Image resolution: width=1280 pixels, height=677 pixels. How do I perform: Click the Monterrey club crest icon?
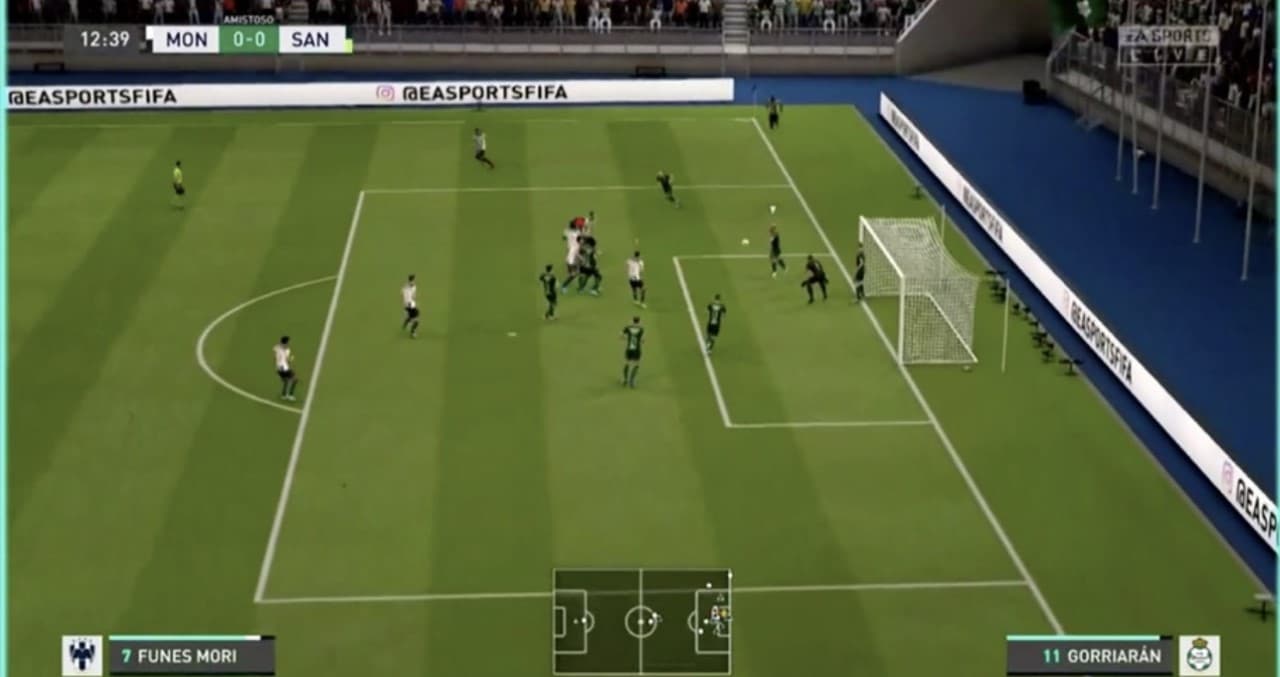pos(82,655)
